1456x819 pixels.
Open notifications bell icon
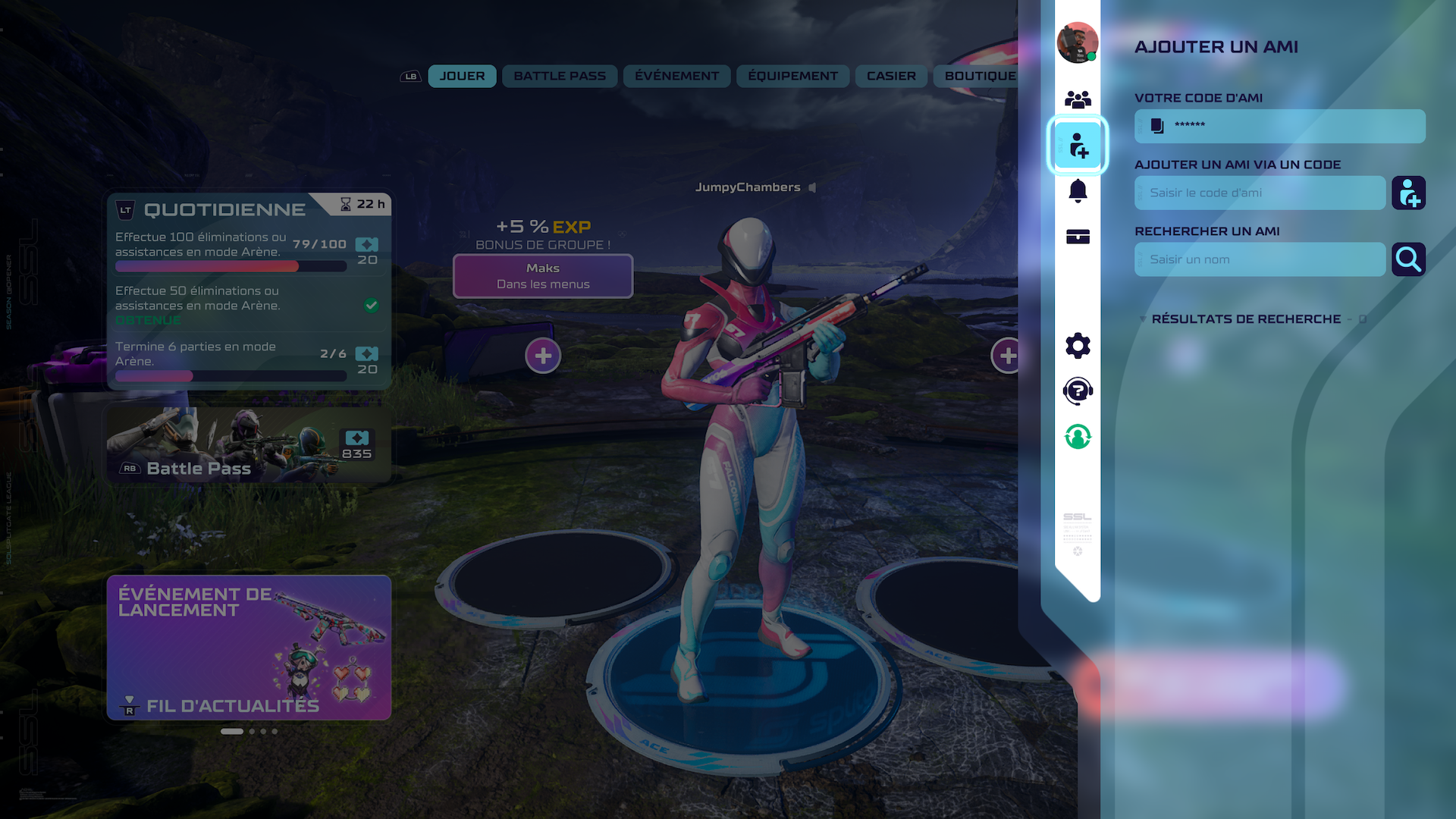tap(1078, 190)
